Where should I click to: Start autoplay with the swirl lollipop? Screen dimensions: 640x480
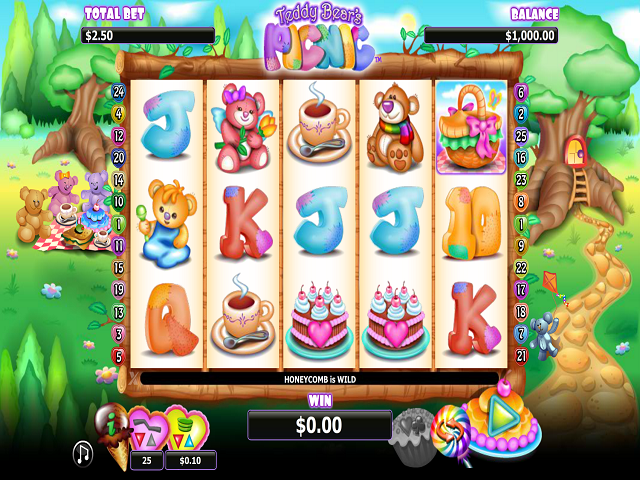click(x=451, y=430)
